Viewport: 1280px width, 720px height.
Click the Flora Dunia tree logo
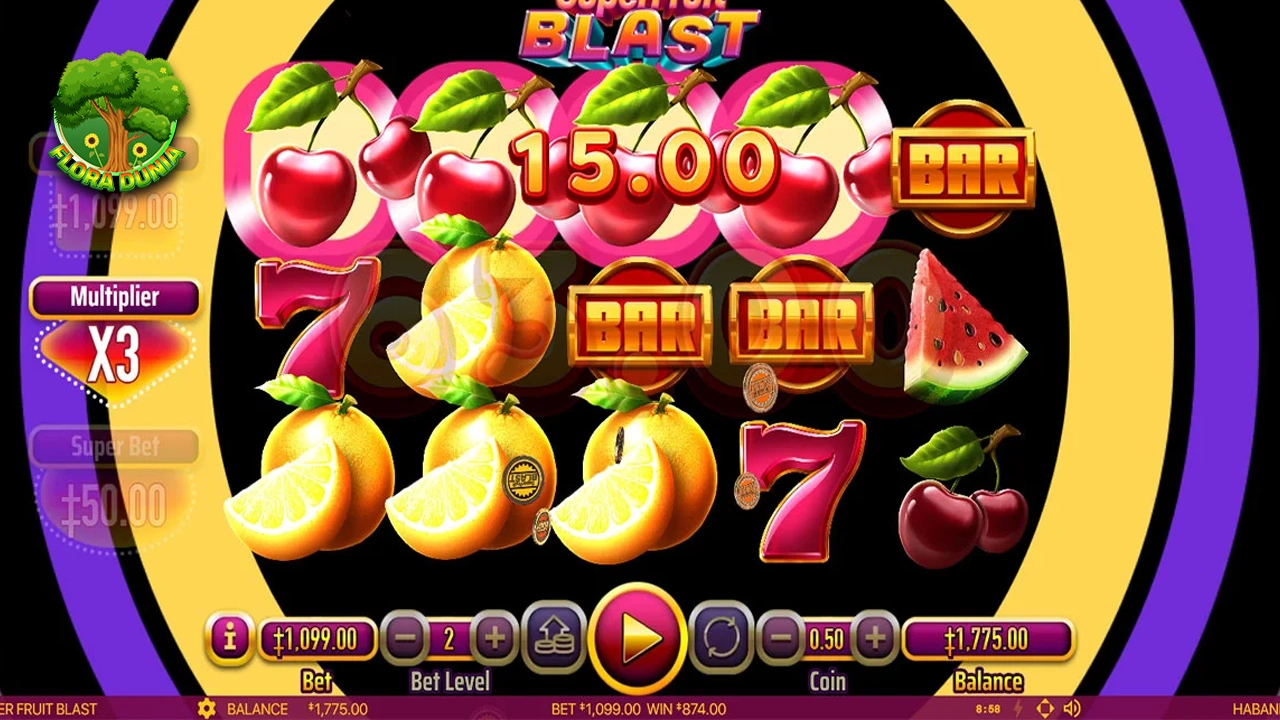tap(118, 120)
